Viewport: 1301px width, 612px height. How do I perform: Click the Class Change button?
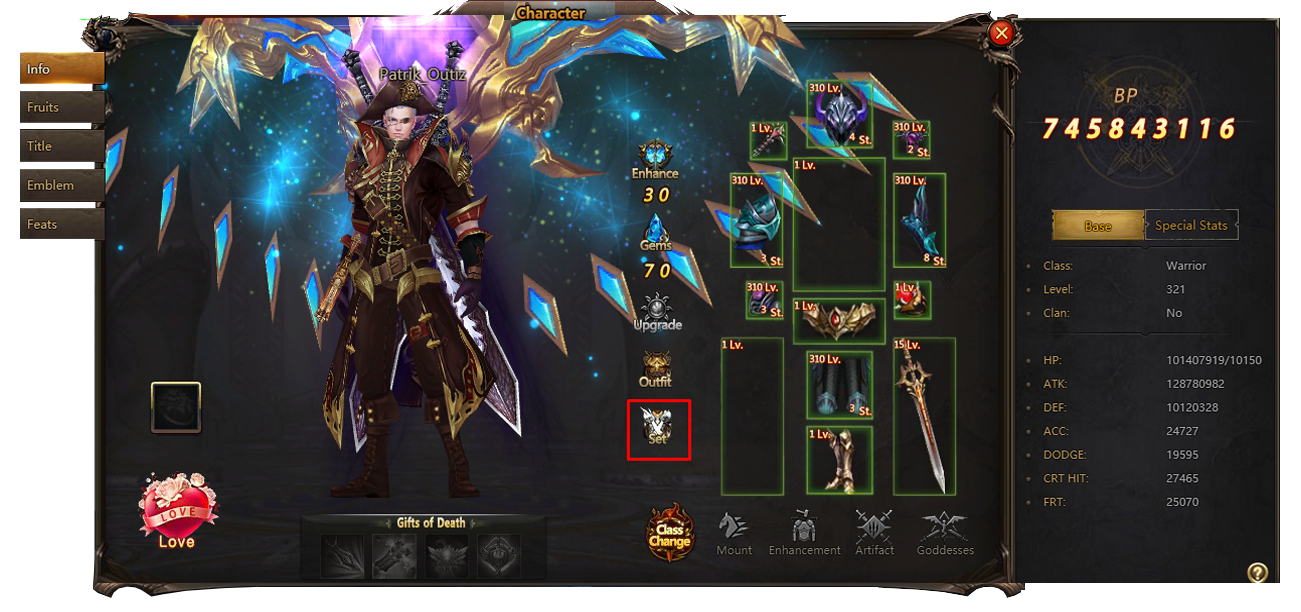coord(669,532)
